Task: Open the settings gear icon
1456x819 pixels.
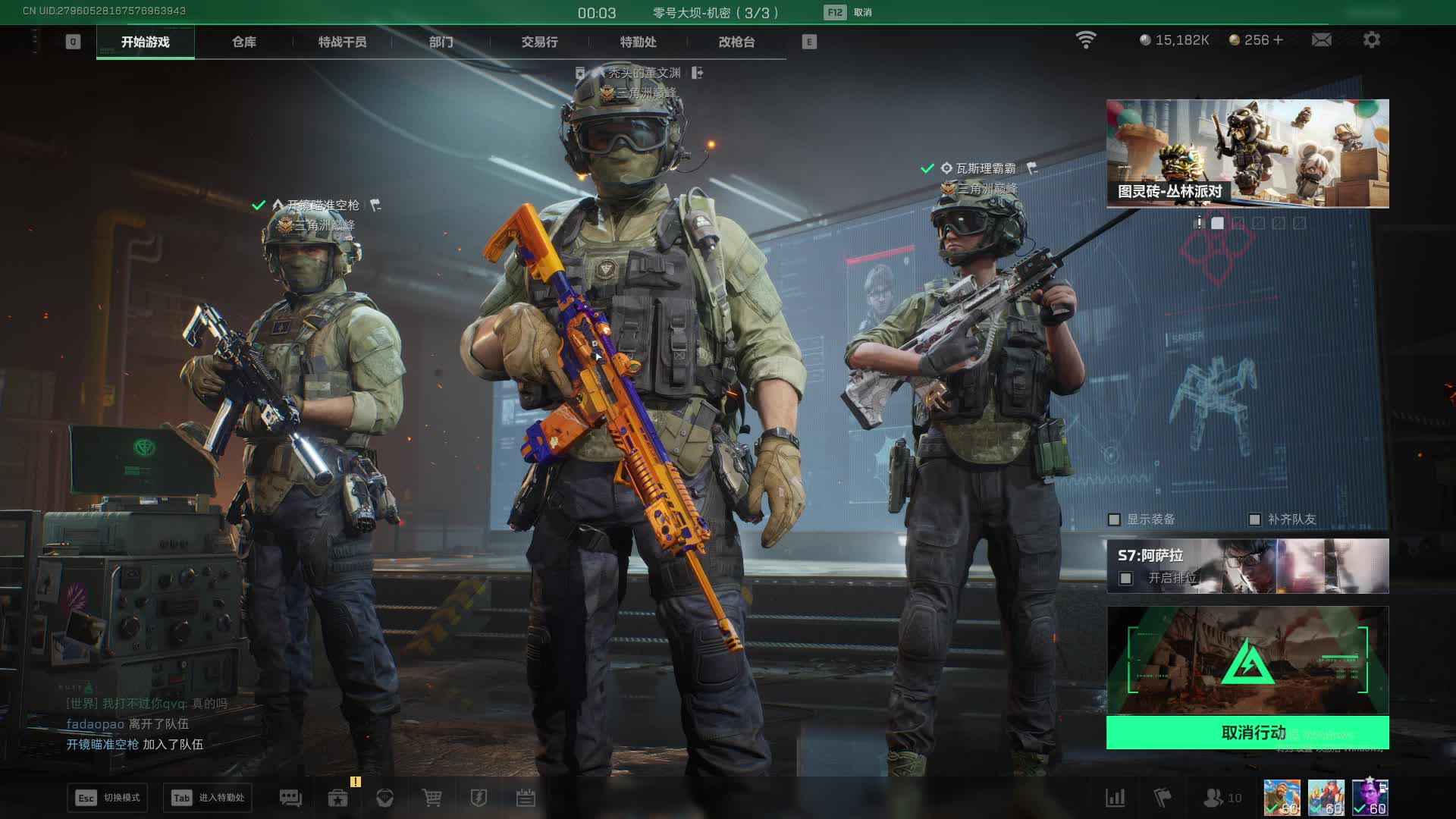Action: [1371, 39]
